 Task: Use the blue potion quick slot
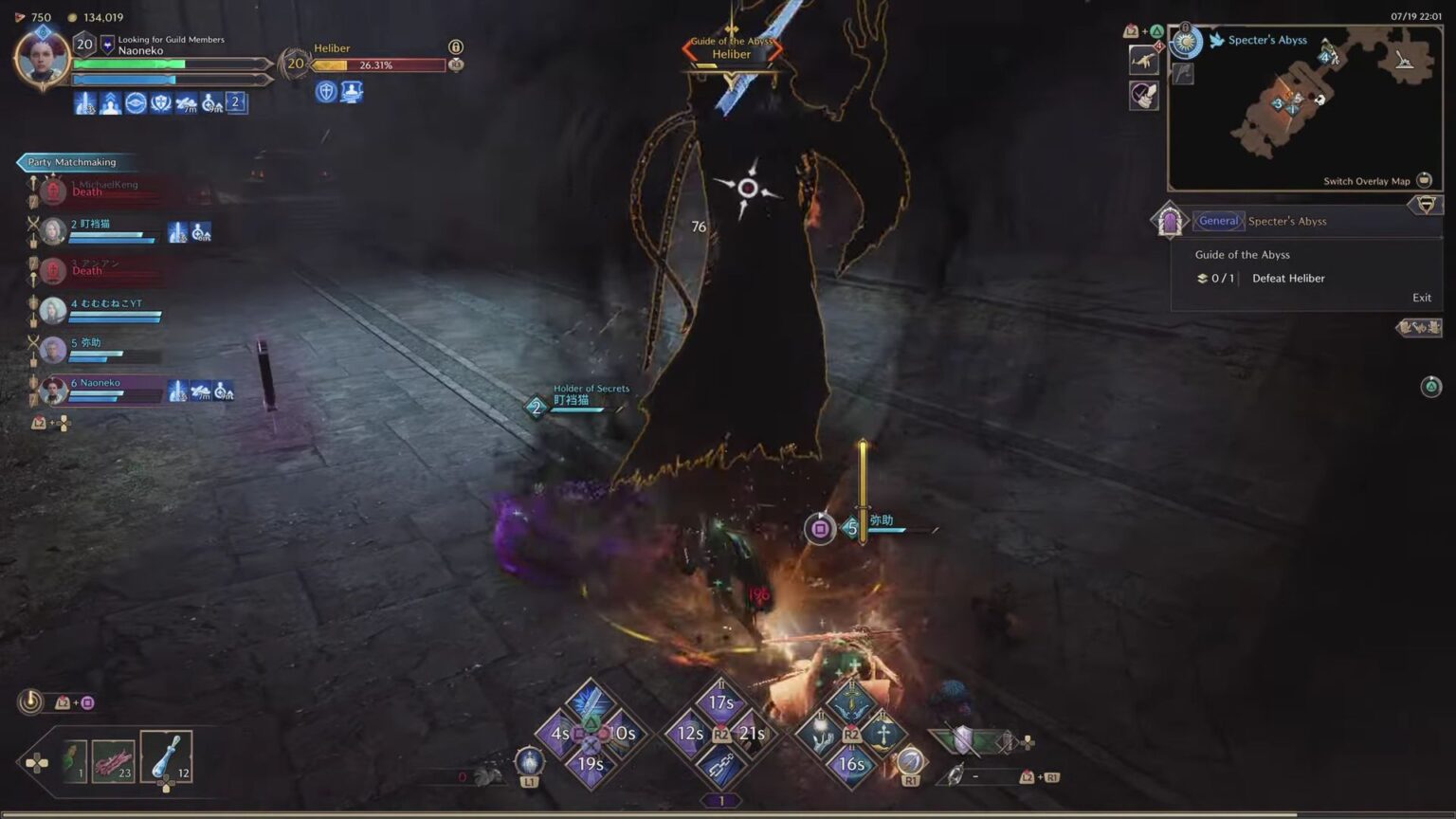click(x=166, y=755)
